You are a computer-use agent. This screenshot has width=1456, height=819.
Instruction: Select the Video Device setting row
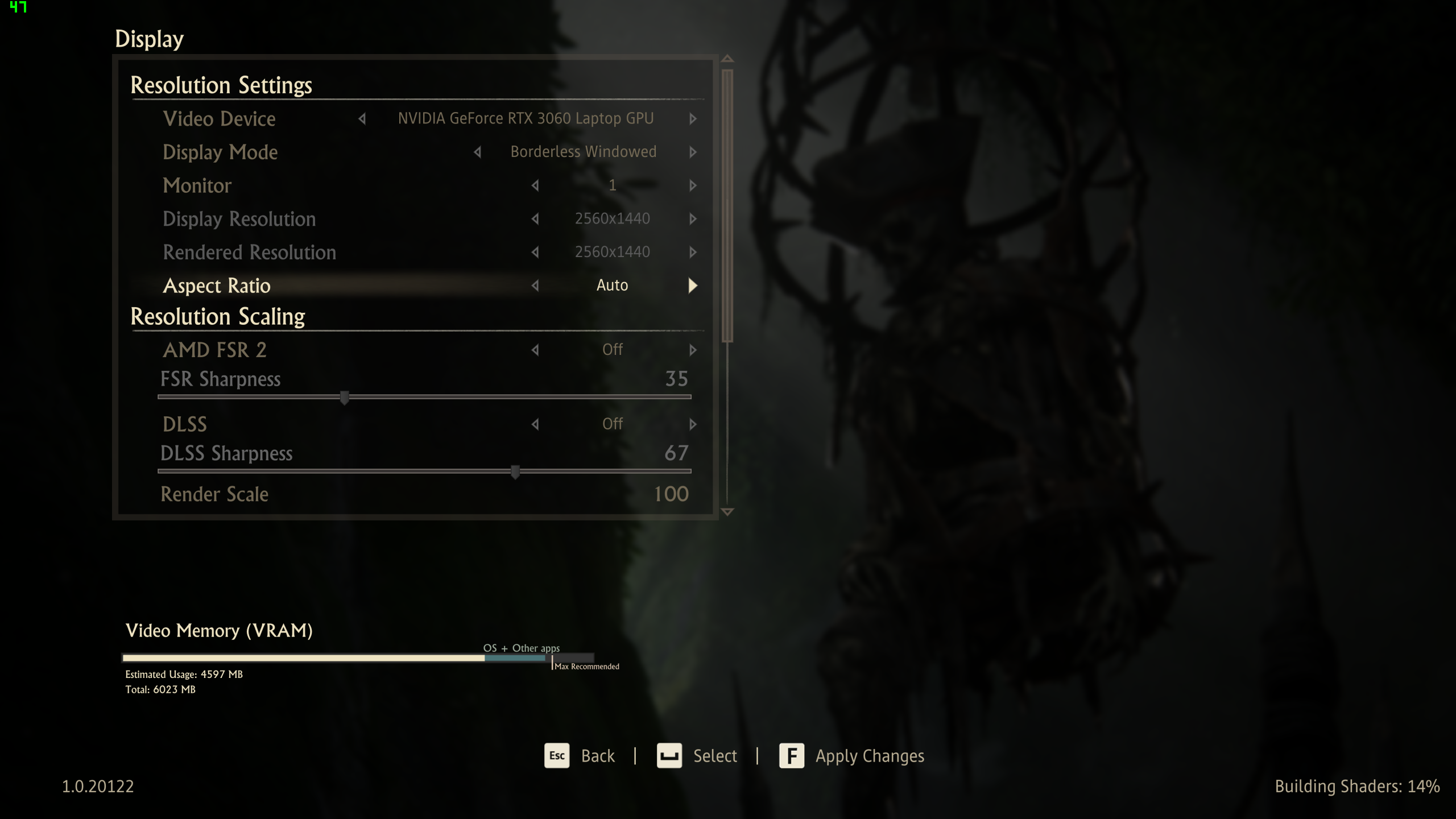coord(220,119)
